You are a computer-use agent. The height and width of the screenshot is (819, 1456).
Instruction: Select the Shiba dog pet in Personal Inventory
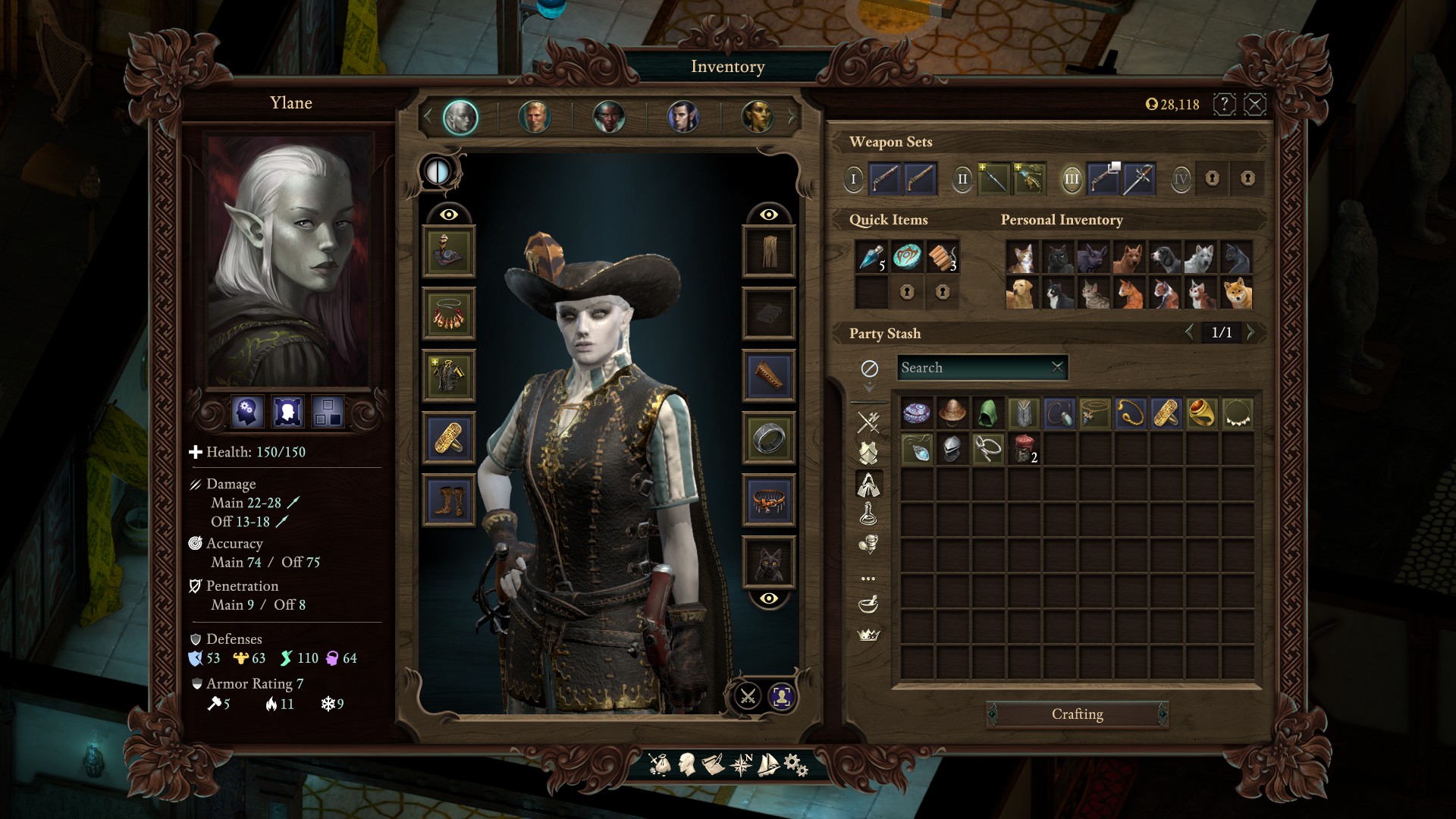(x=1237, y=293)
